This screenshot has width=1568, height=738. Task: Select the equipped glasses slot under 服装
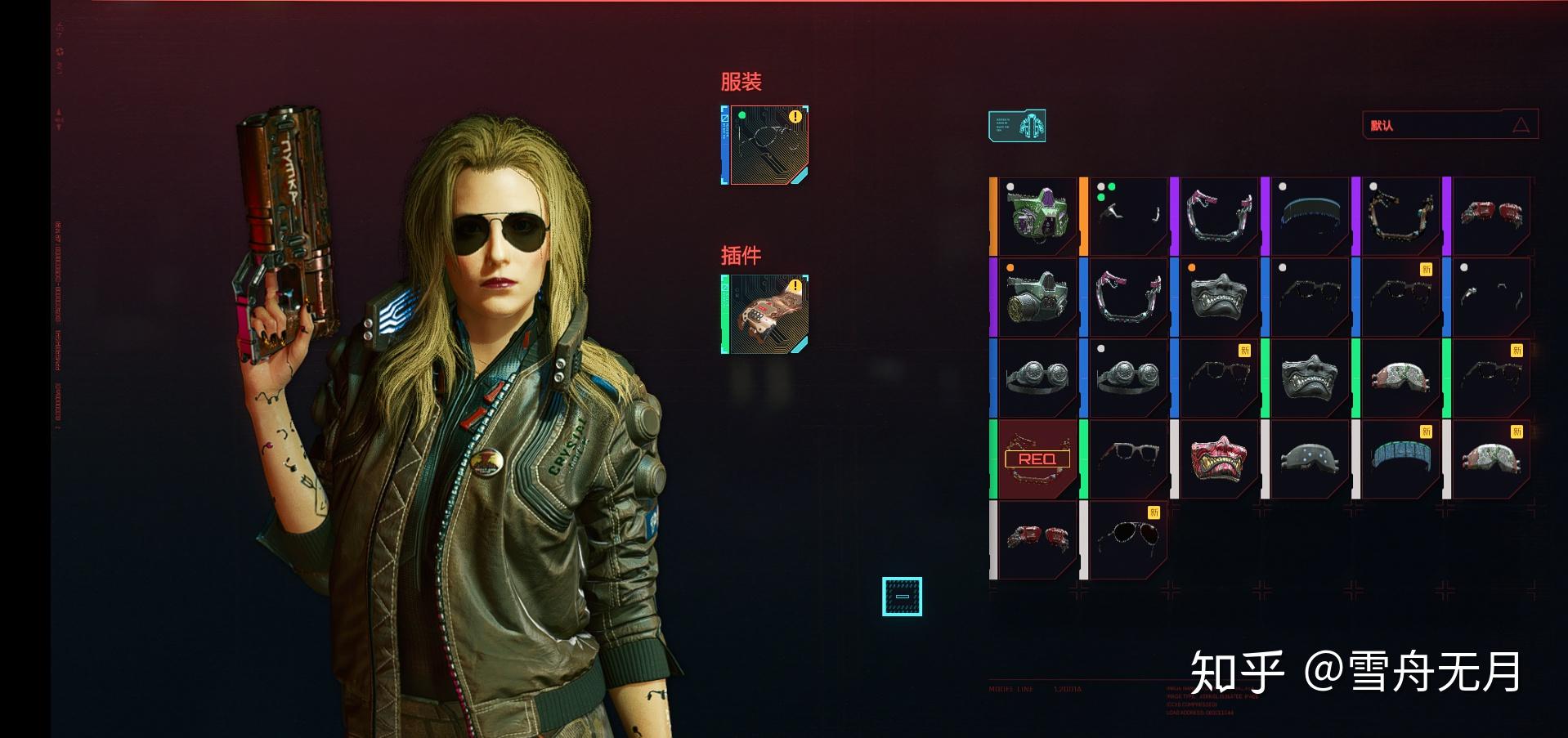[x=765, y=145]
